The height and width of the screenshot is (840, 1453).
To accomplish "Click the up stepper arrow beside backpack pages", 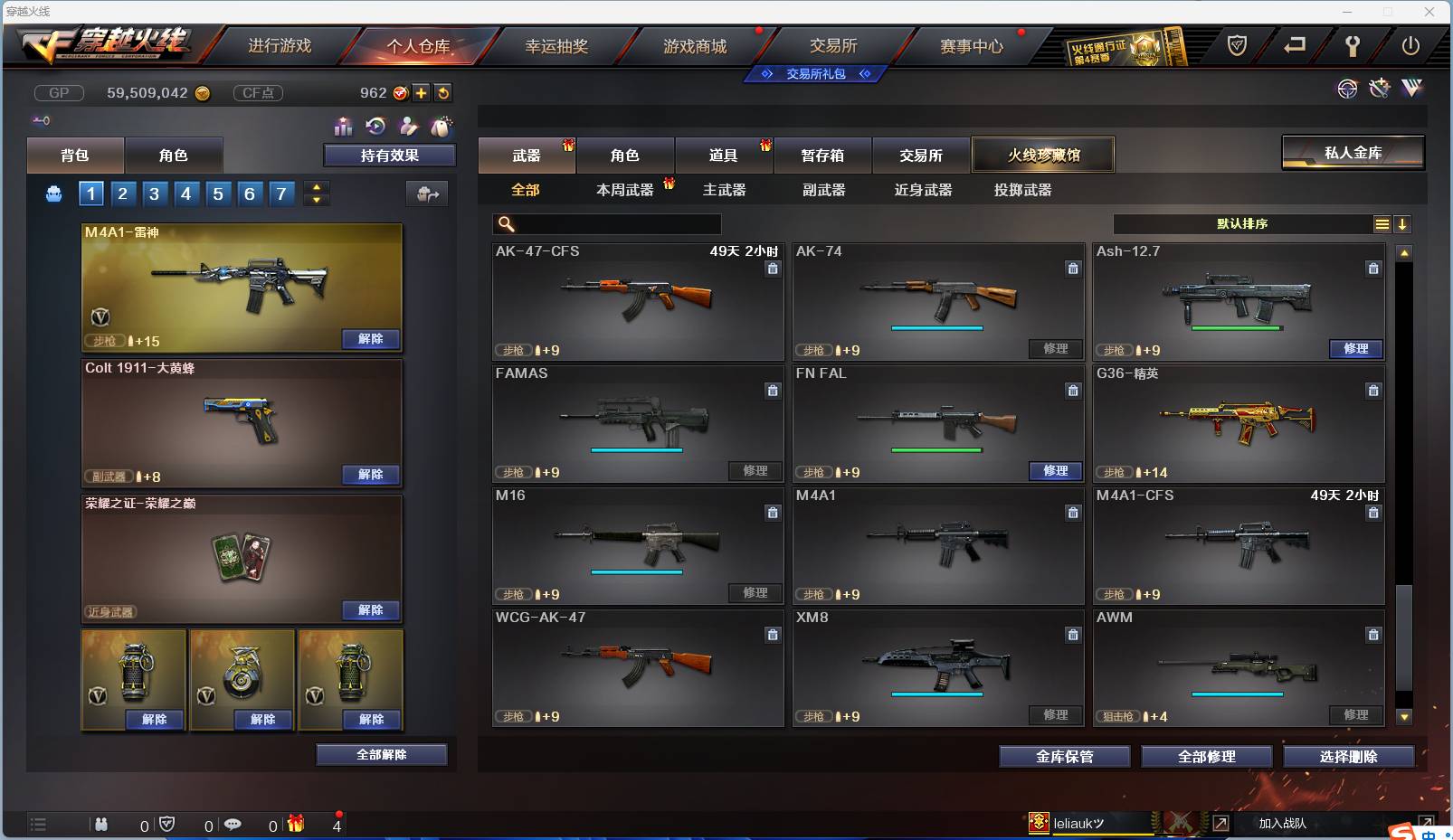I will pyautogui.click(x=315, y=187).
